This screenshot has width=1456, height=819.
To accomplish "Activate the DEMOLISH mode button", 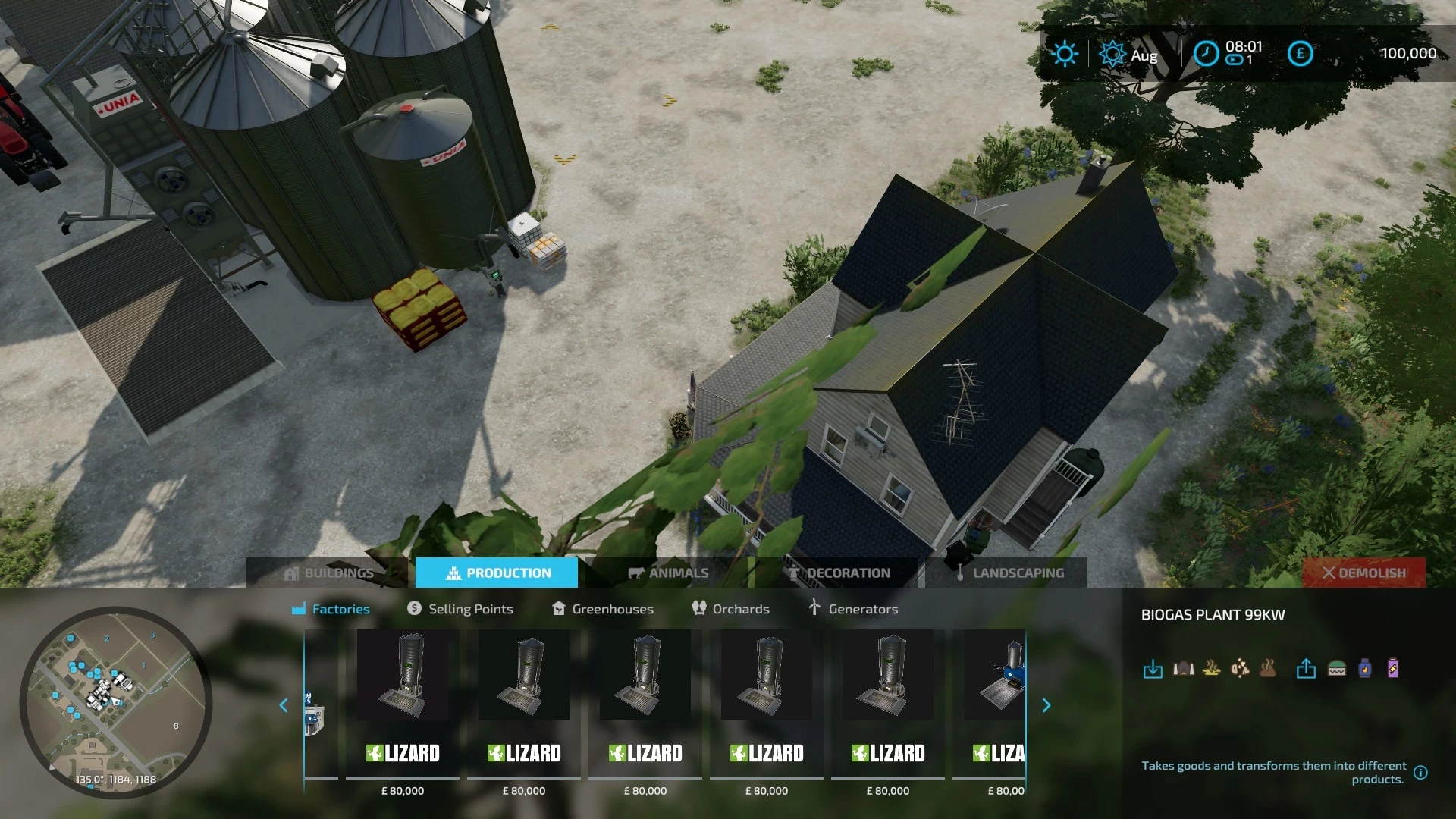I will [1364, 573].
